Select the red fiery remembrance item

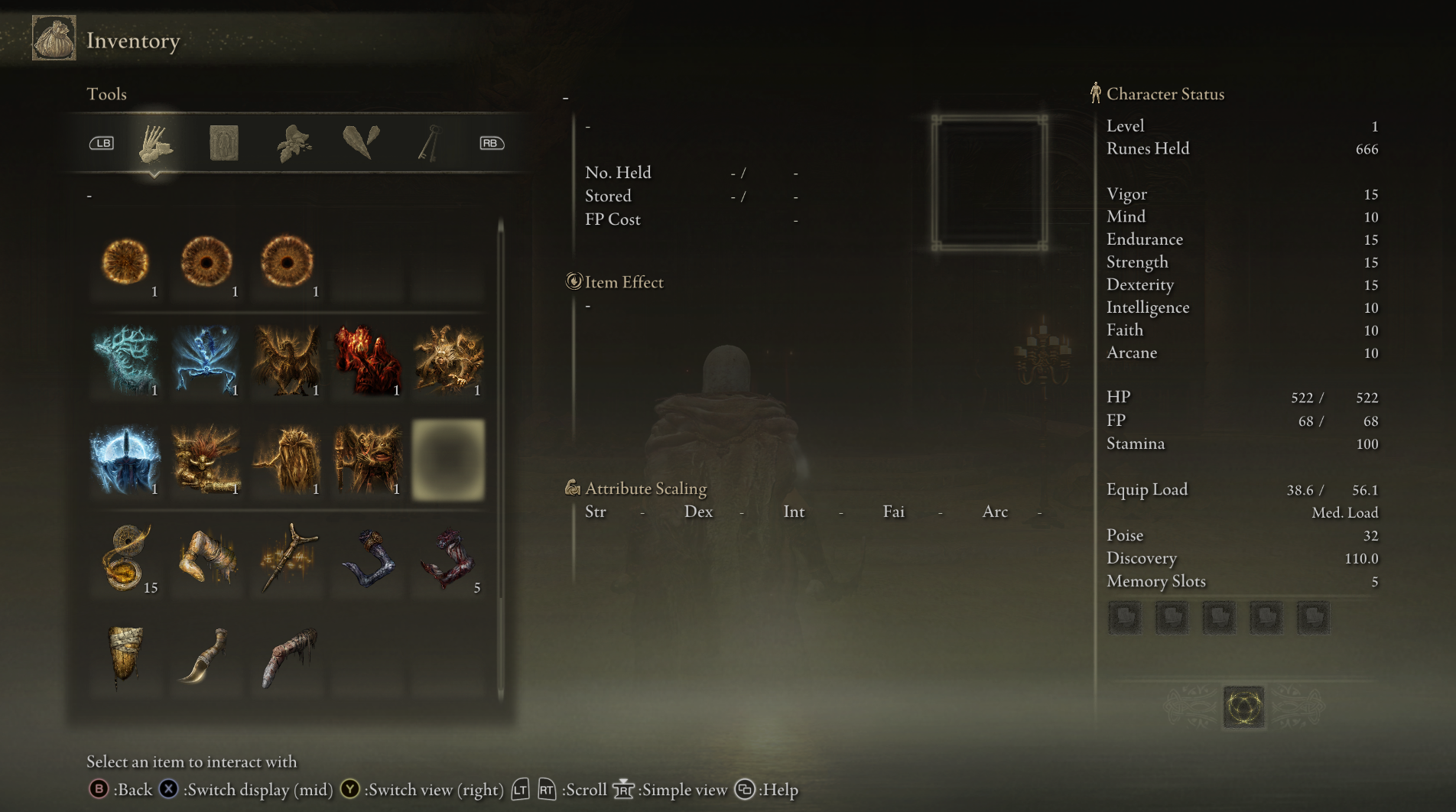pyautogui.click(x=368, y=359)
